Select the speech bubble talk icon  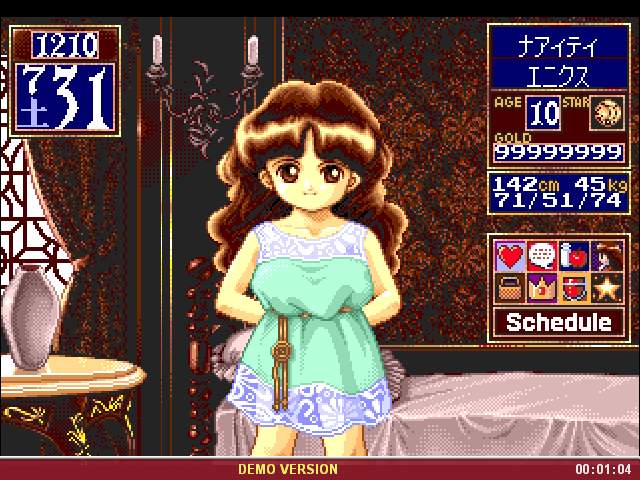click(542, 257)
